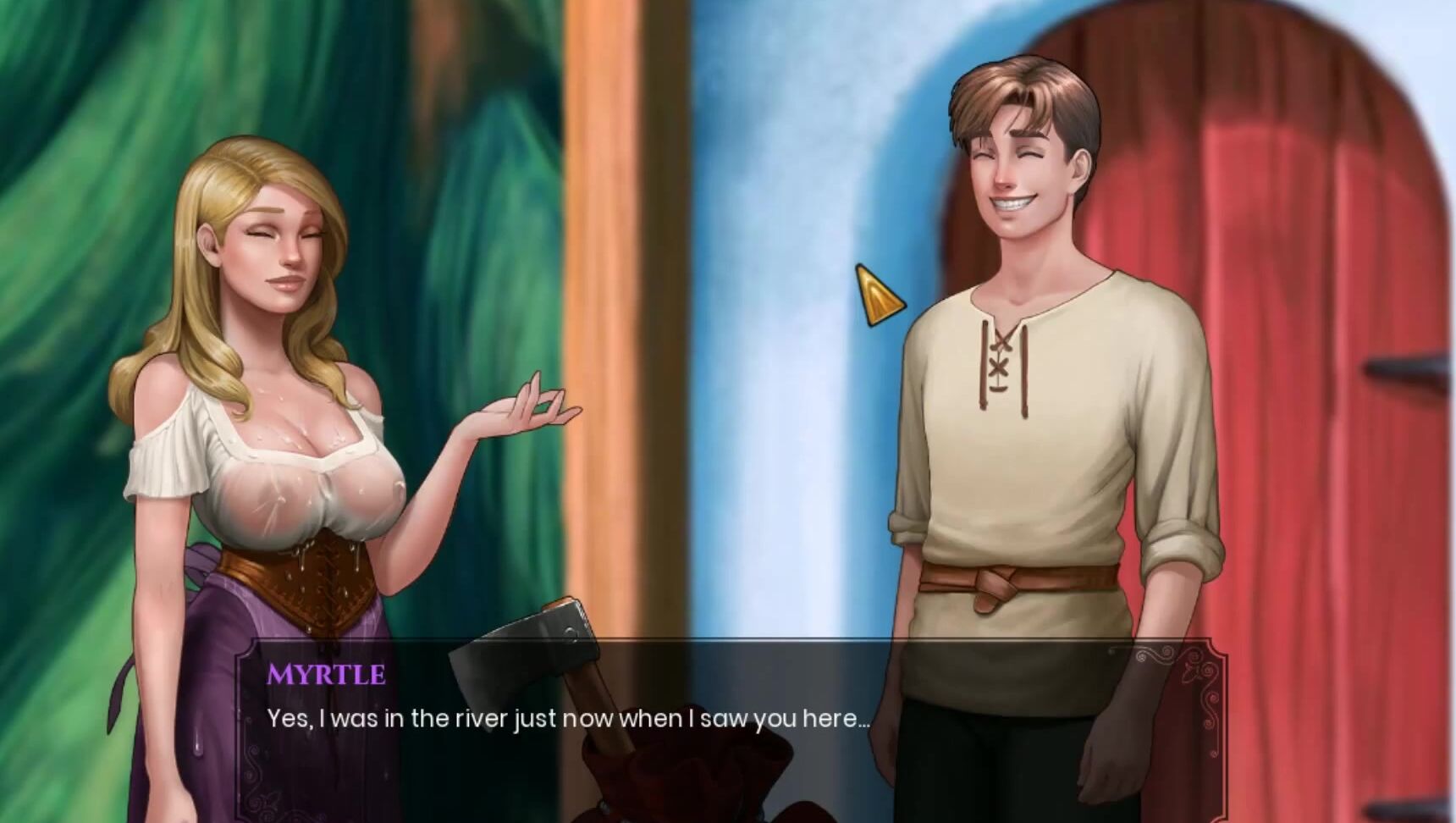Click the man's belt buckle
The height and width of the screenshot is (823, 1456).
click(x=999, y=584)
